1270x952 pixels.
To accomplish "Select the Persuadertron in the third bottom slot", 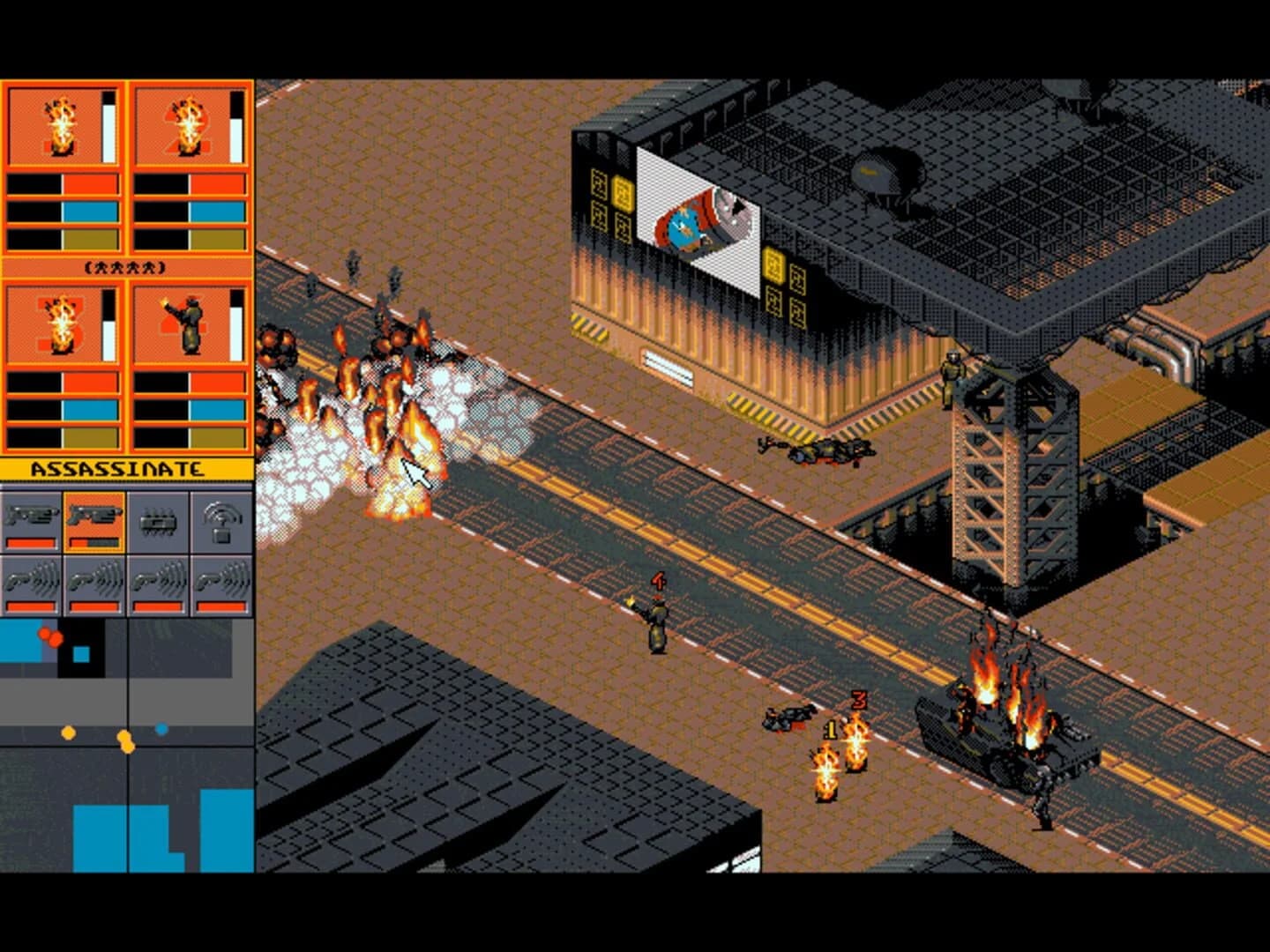I will pyautogui.click(x=158, y=579).
